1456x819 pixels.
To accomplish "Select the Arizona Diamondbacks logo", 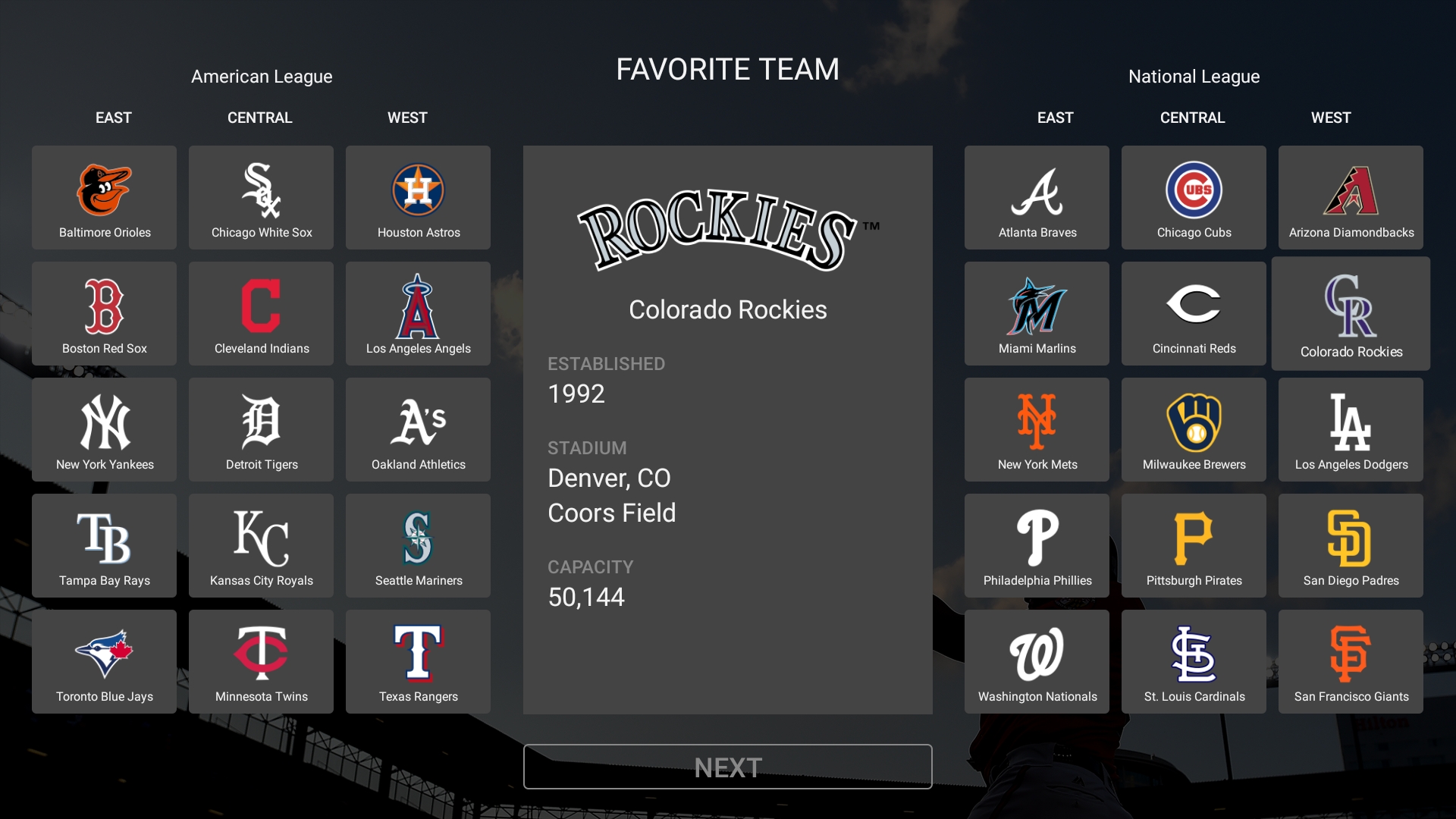I will [1351, 192].
